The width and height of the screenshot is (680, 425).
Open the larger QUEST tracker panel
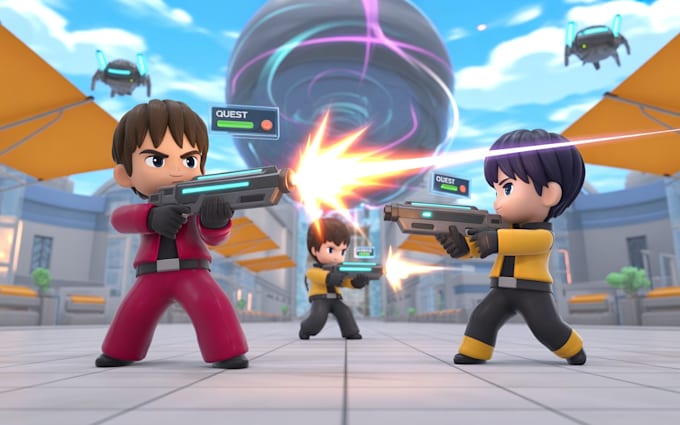(244, 120)
